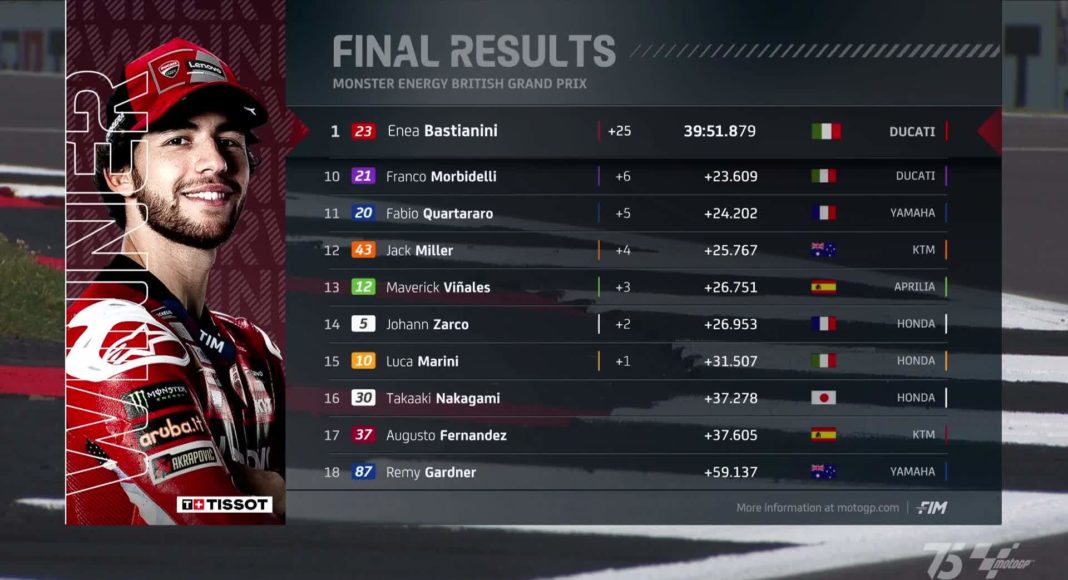The image size is (1068, 580).
Task: Choose the Remy Gardner row
Action: click(x=640, y=472)
